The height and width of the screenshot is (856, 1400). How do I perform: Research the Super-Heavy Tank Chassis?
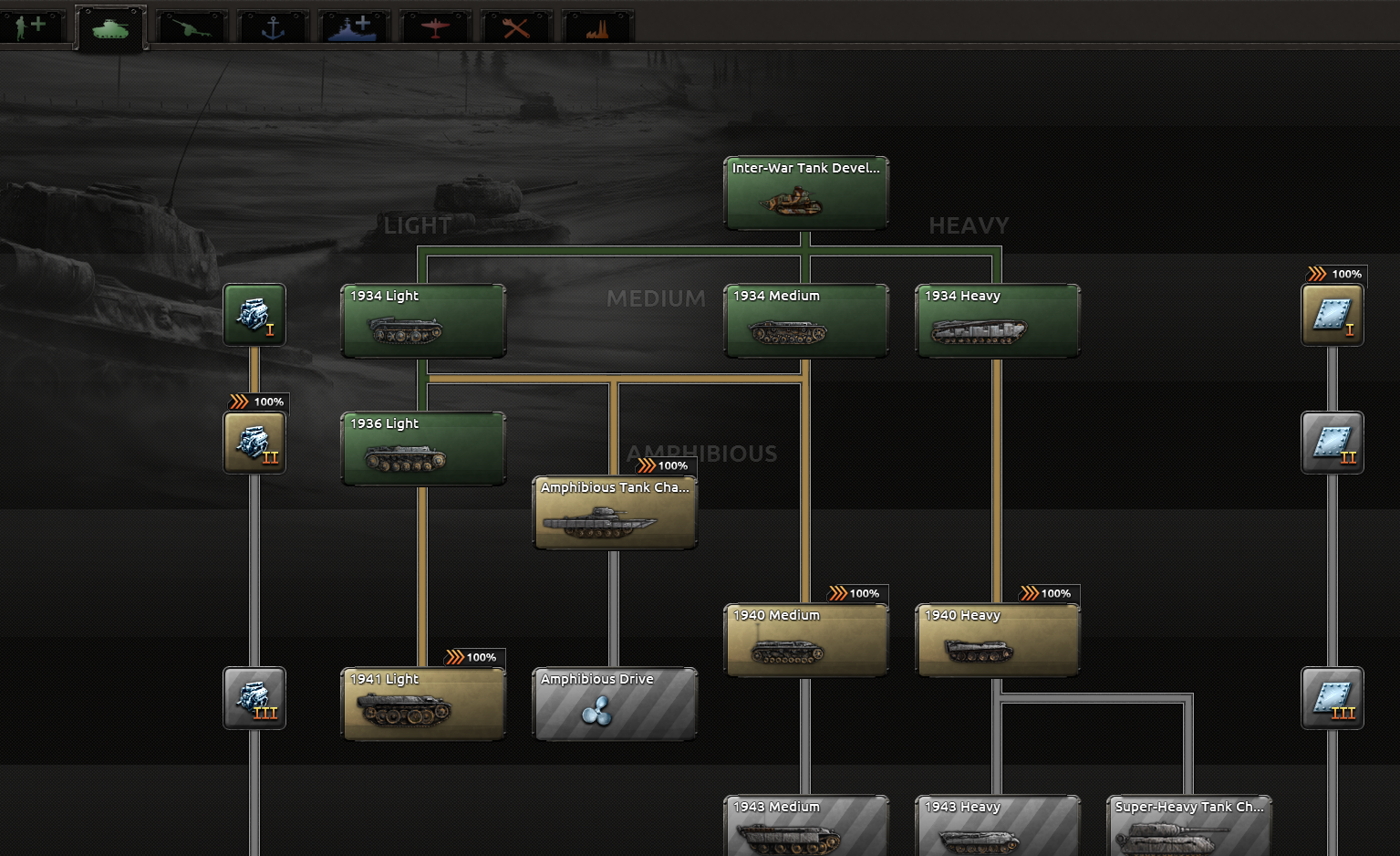click(x=1187, y=824)
